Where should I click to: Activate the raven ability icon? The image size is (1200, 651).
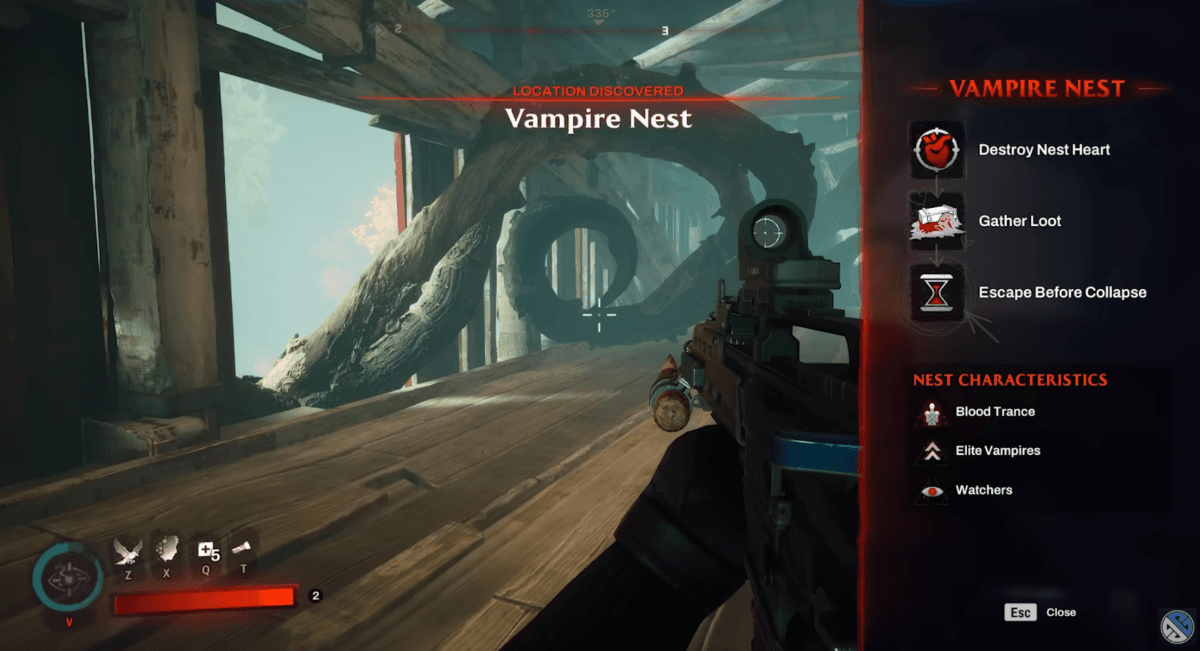(128, 551)
